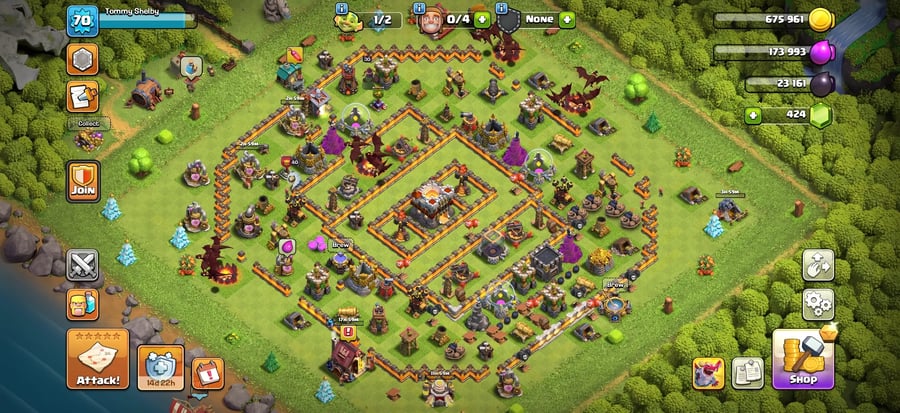The height and width of the screenshot is (413, 900).
Task: Open the Shop
Action: [802, 358]
